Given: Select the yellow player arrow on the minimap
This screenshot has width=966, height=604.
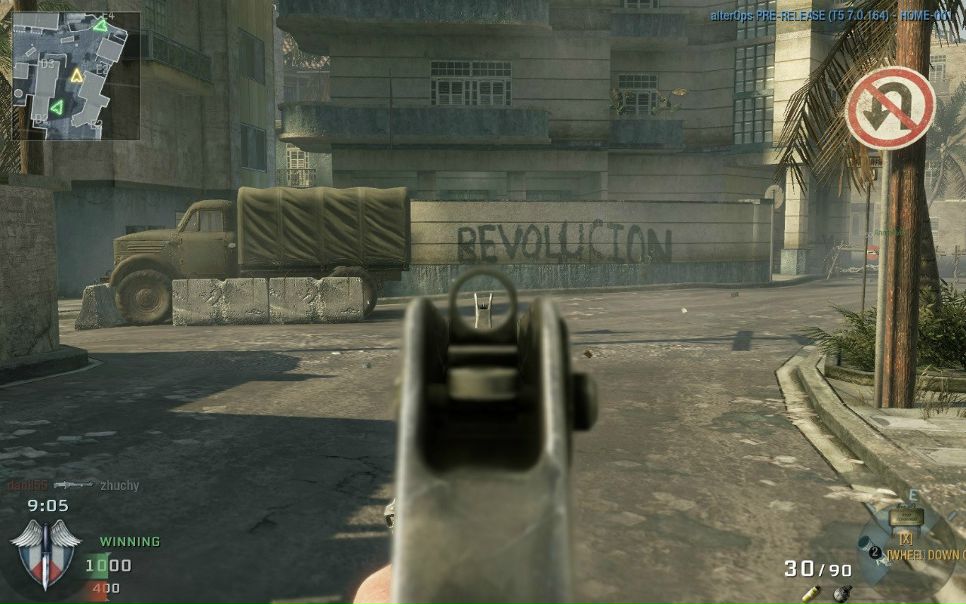Looking at the screenshot, I should pos(77,74).
